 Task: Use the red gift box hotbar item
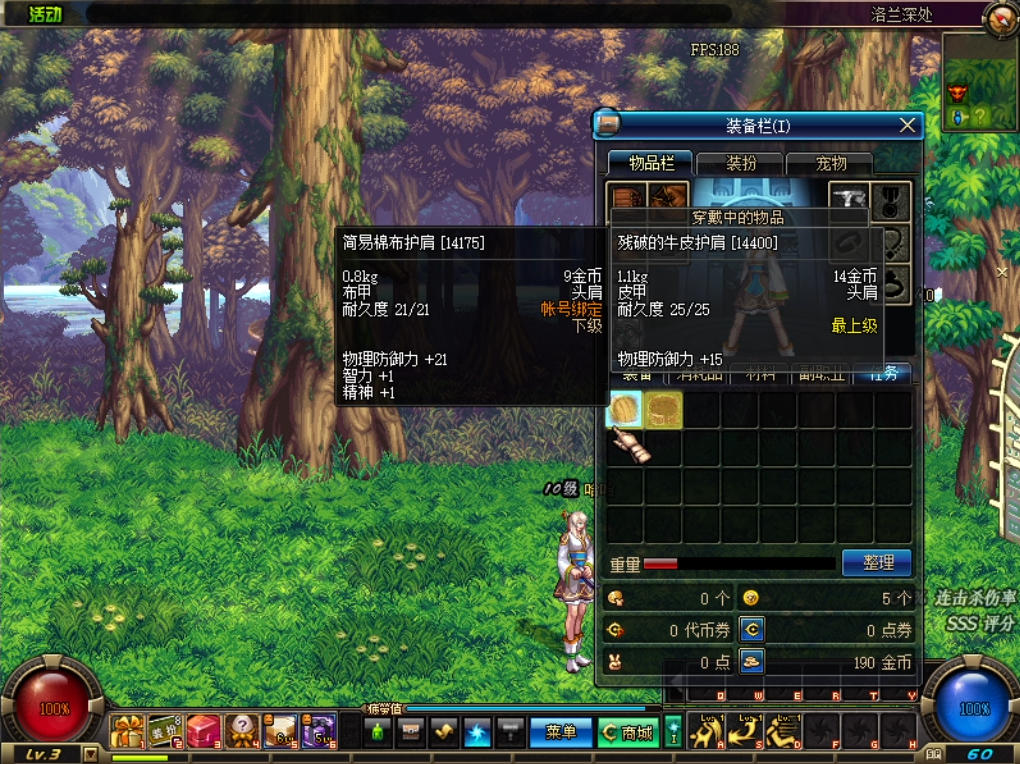tap(203, 733)
